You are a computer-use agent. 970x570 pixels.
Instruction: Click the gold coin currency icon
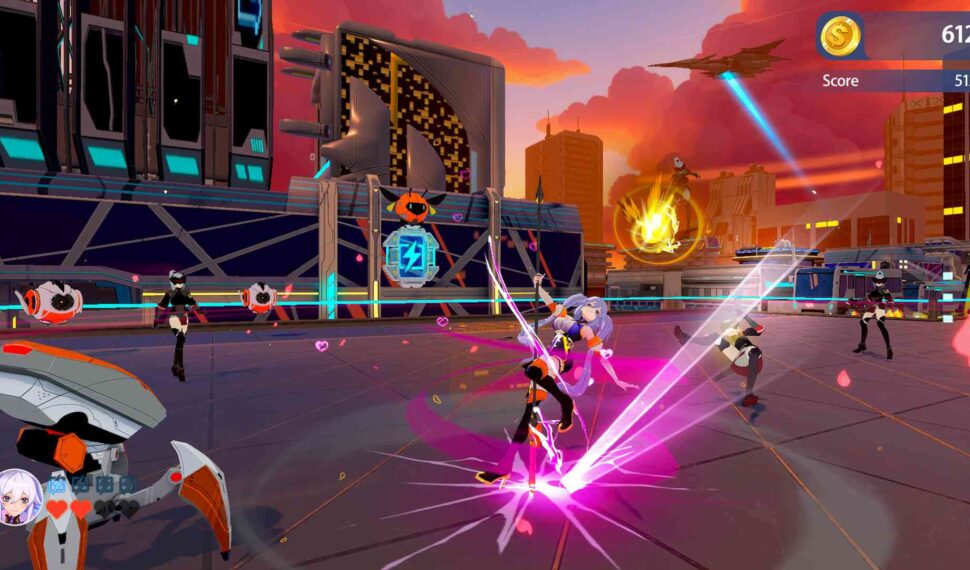[x=840, y=36]
